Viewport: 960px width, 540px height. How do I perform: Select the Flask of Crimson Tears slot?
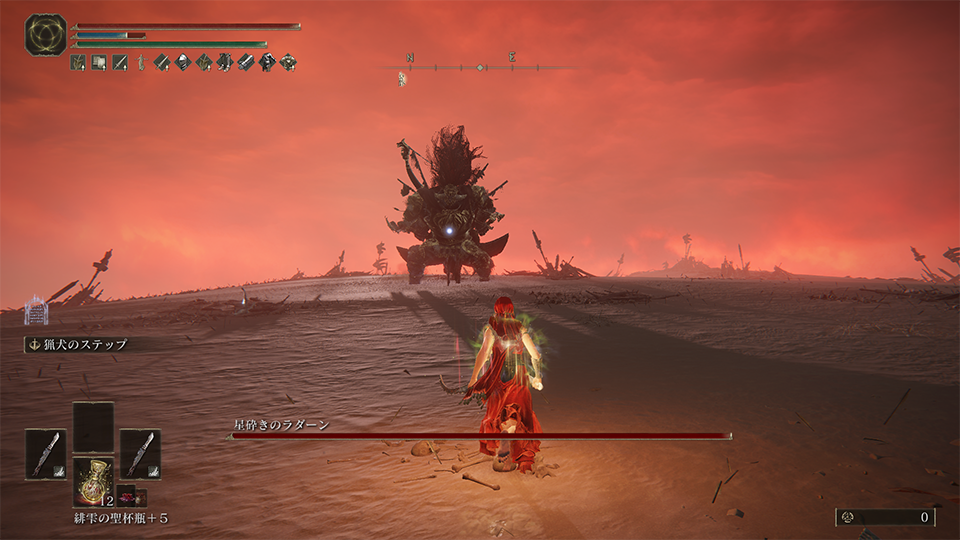point(93,481)
